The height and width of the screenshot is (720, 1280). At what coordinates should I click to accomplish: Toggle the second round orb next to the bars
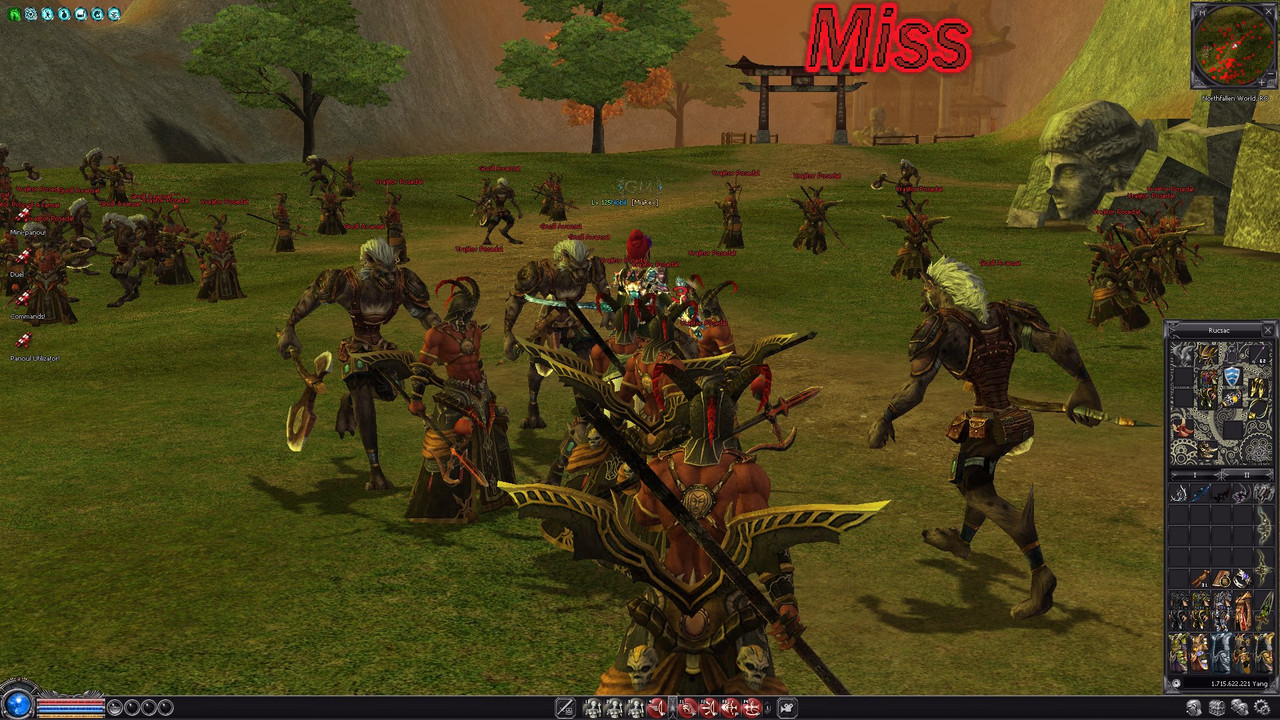coord(131,707)
